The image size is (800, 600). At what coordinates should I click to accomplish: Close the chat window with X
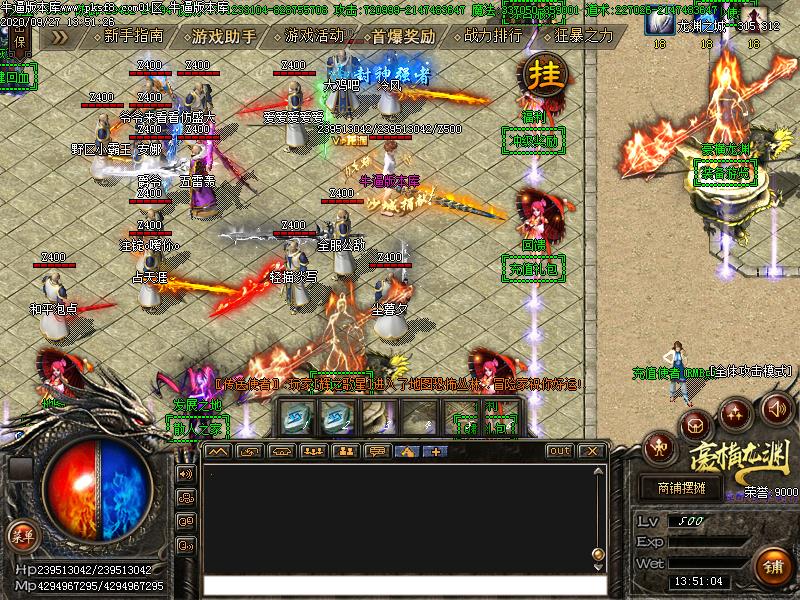point(592,451)
